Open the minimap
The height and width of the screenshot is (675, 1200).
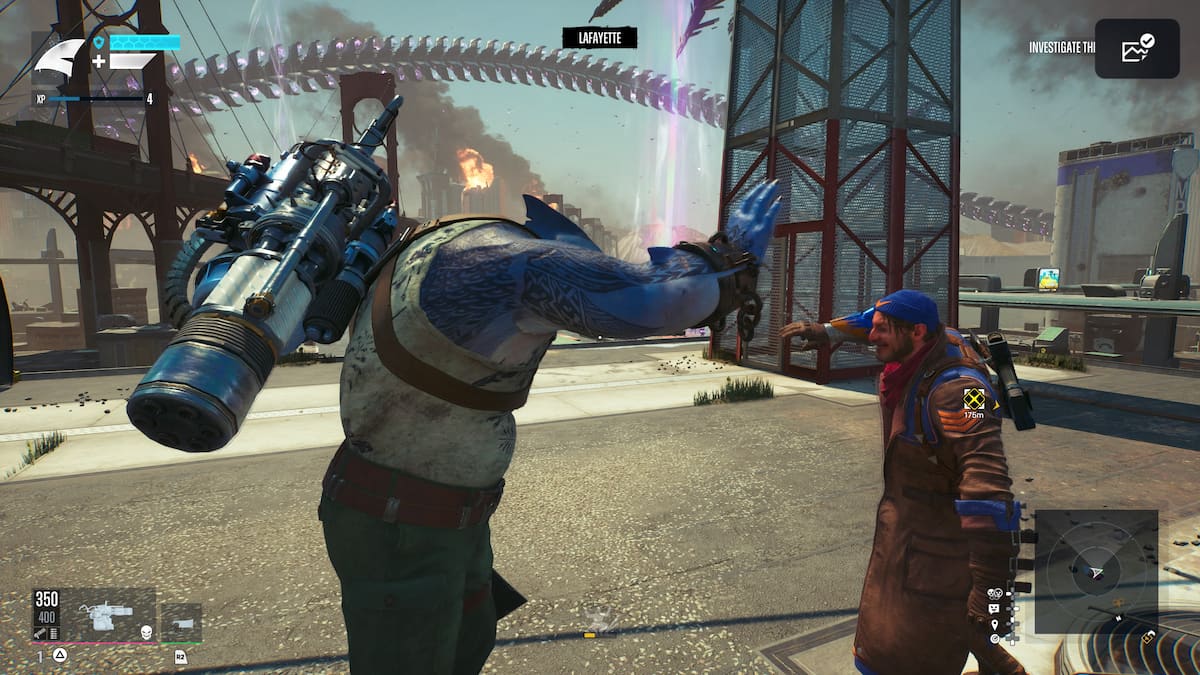[x=1096, y=571]
